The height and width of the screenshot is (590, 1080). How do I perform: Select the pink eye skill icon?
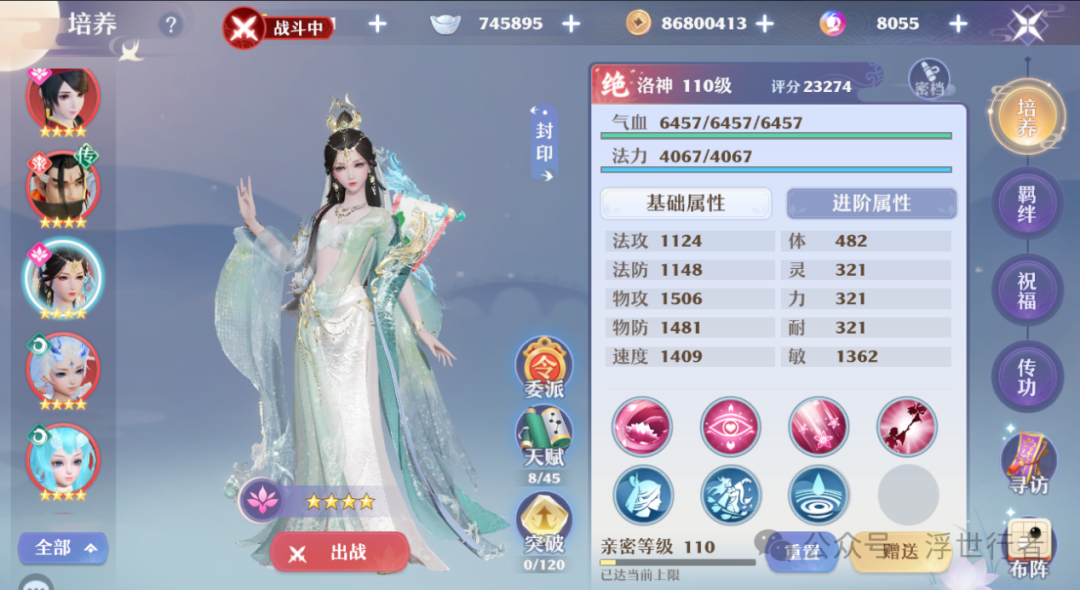[731, 427]
